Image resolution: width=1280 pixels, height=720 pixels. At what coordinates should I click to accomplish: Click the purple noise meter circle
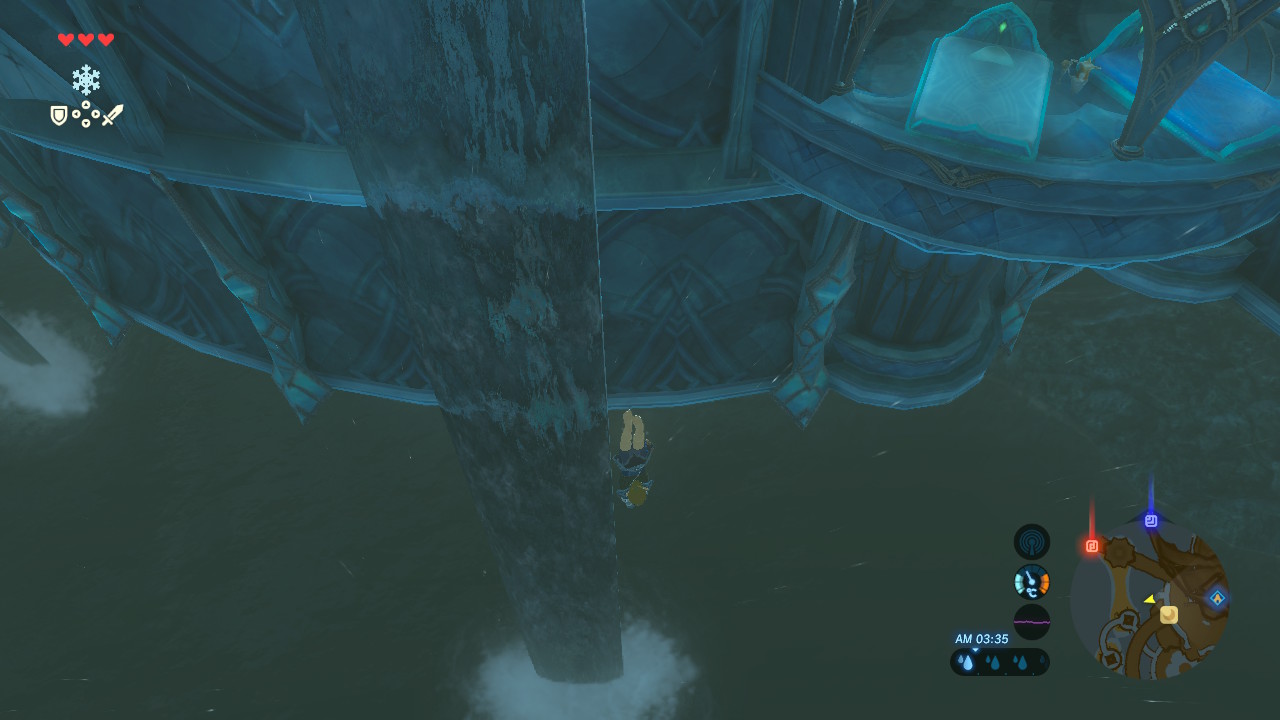pyautogui.click(x=1032, y=622)
